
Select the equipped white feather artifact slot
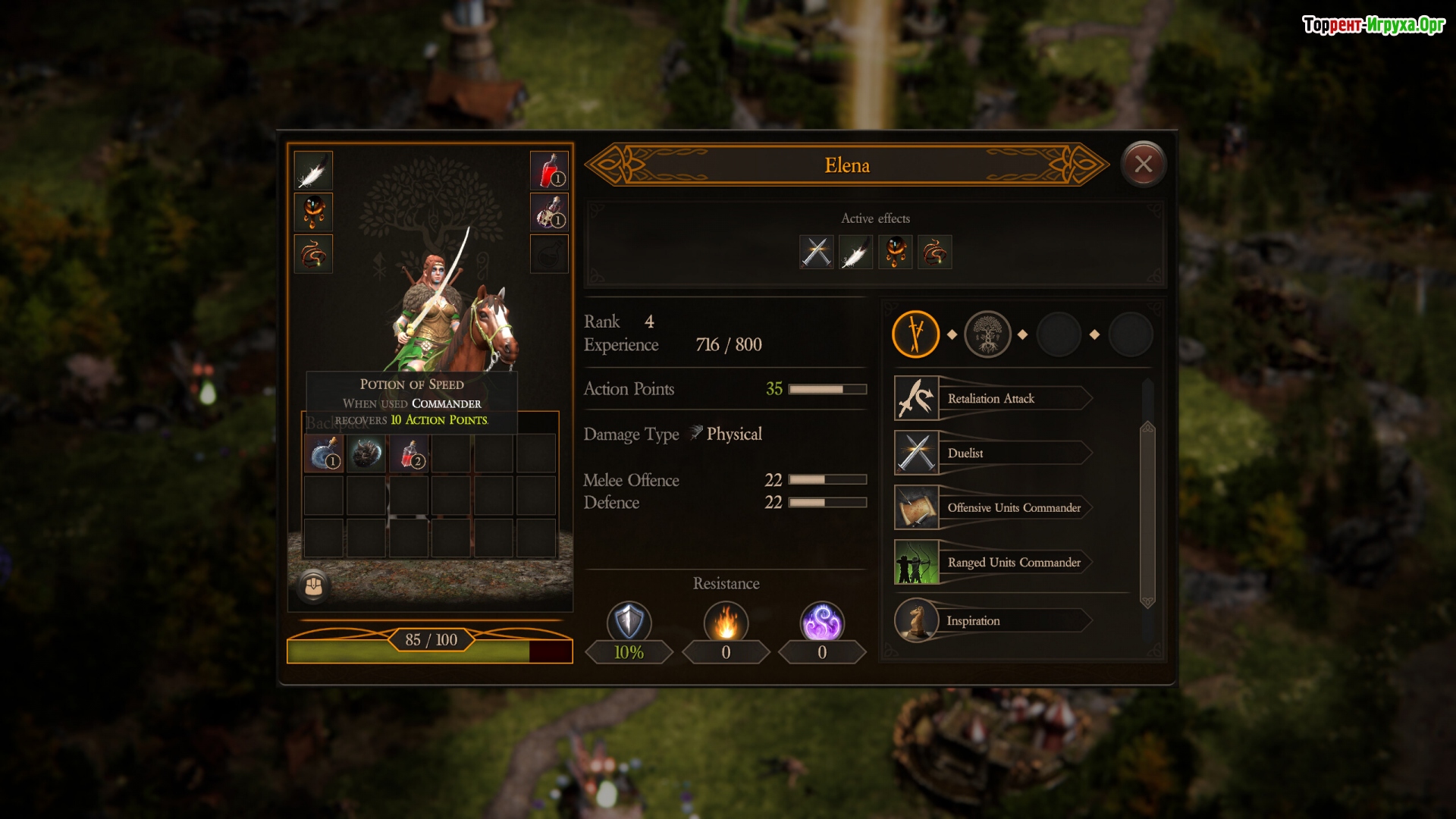click(313, 171)
